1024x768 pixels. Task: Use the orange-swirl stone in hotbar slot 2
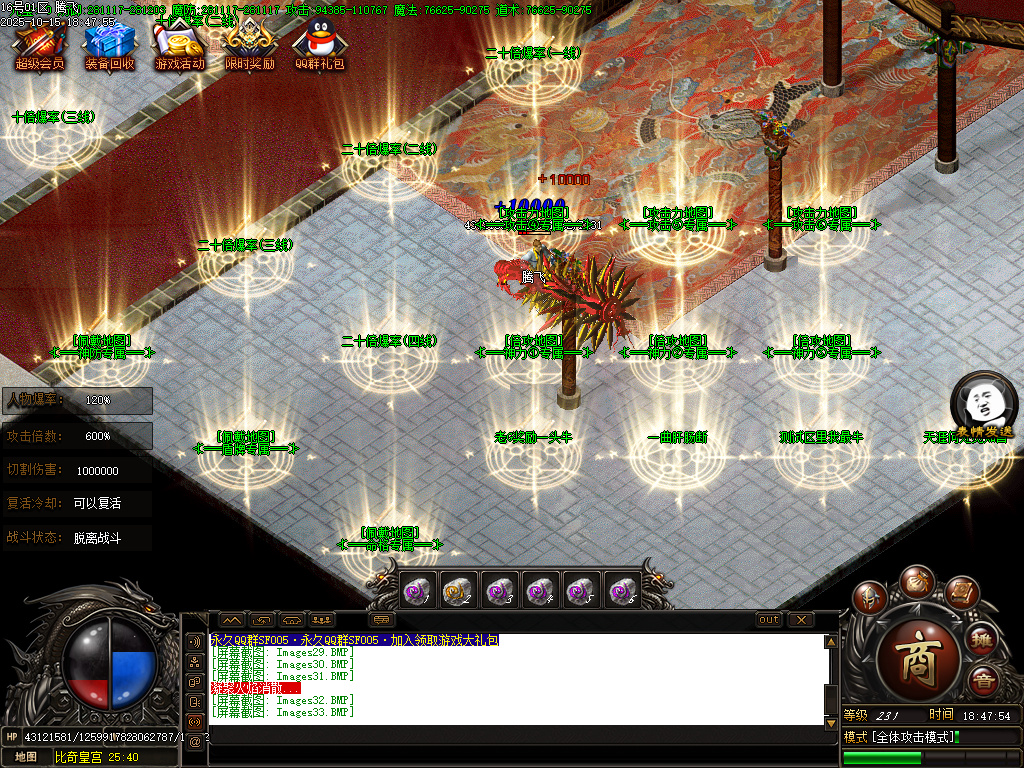[x=457, y=592]
